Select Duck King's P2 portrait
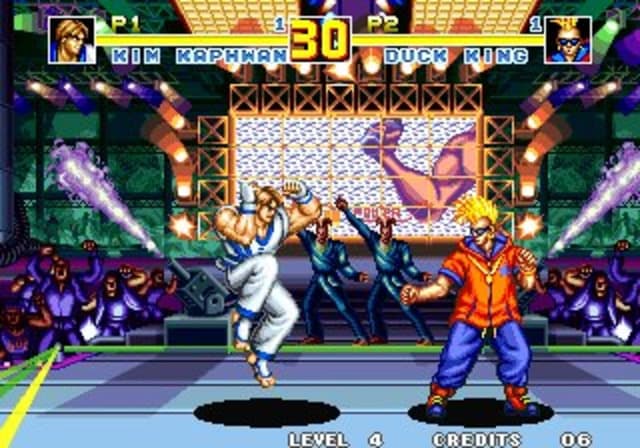The height and width of the screenshot is (448, 640). point(567,40)
